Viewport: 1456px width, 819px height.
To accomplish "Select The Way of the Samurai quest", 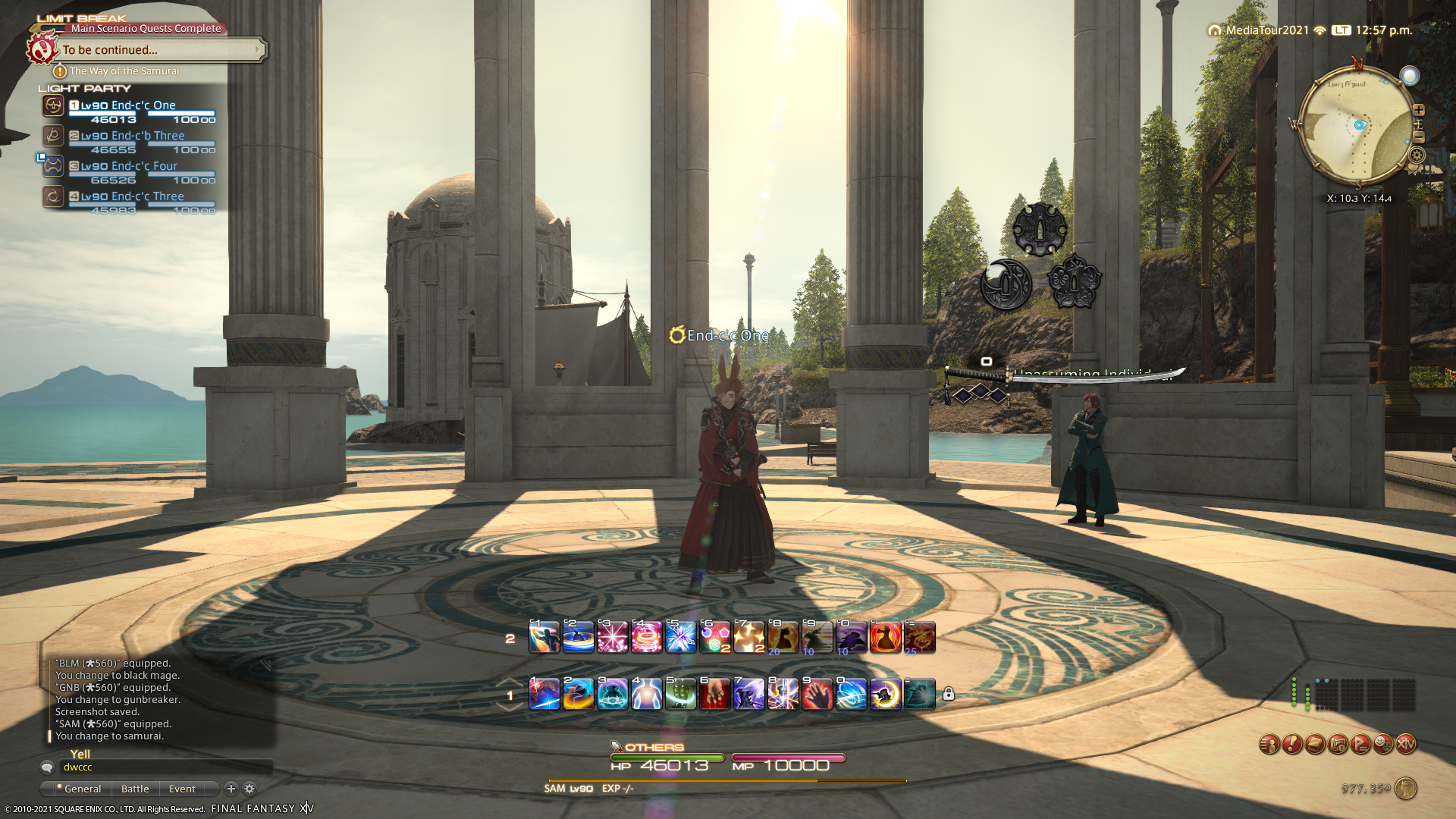I will 124,71.
